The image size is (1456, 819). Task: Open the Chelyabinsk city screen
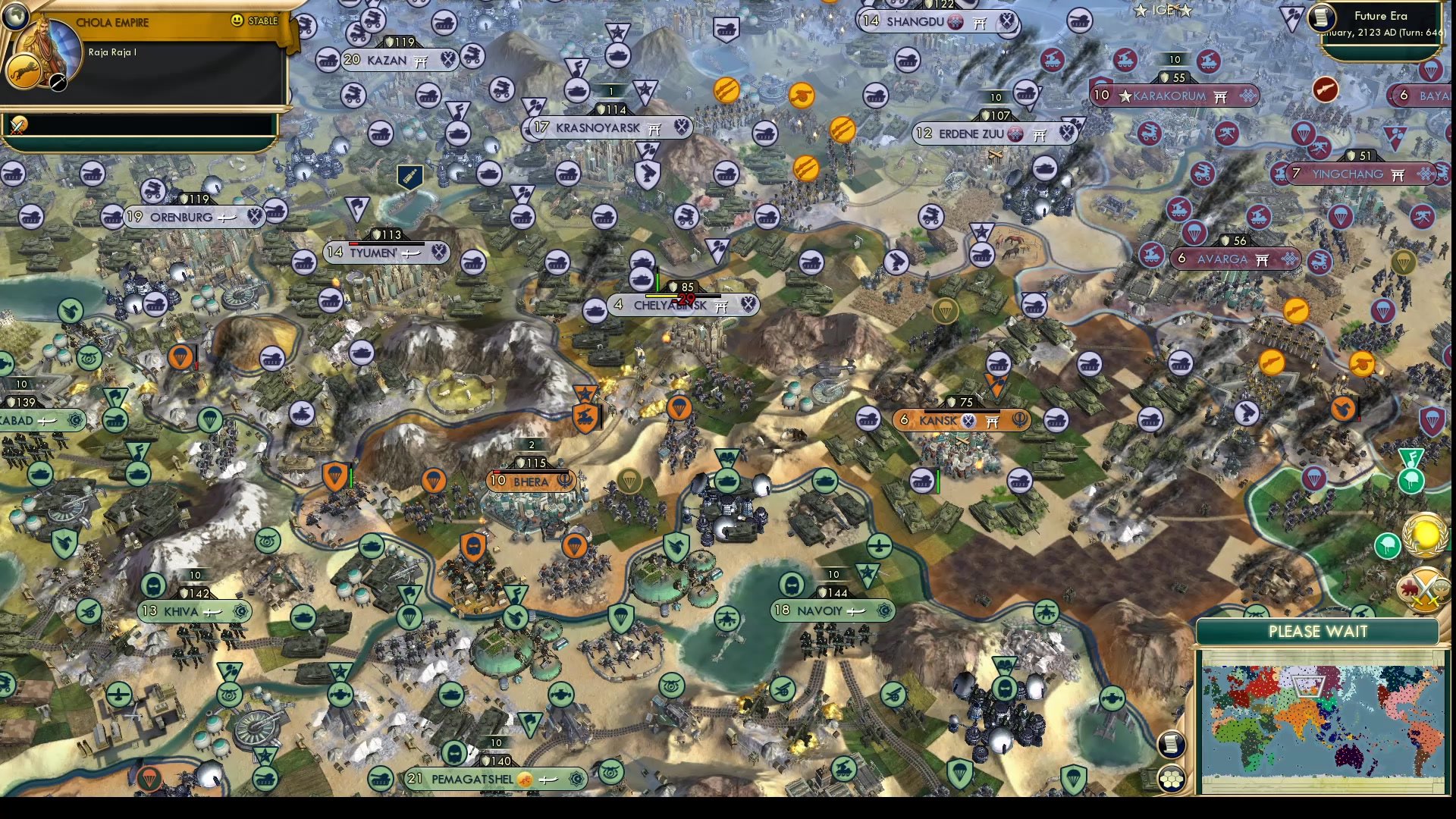coord(670,306)
